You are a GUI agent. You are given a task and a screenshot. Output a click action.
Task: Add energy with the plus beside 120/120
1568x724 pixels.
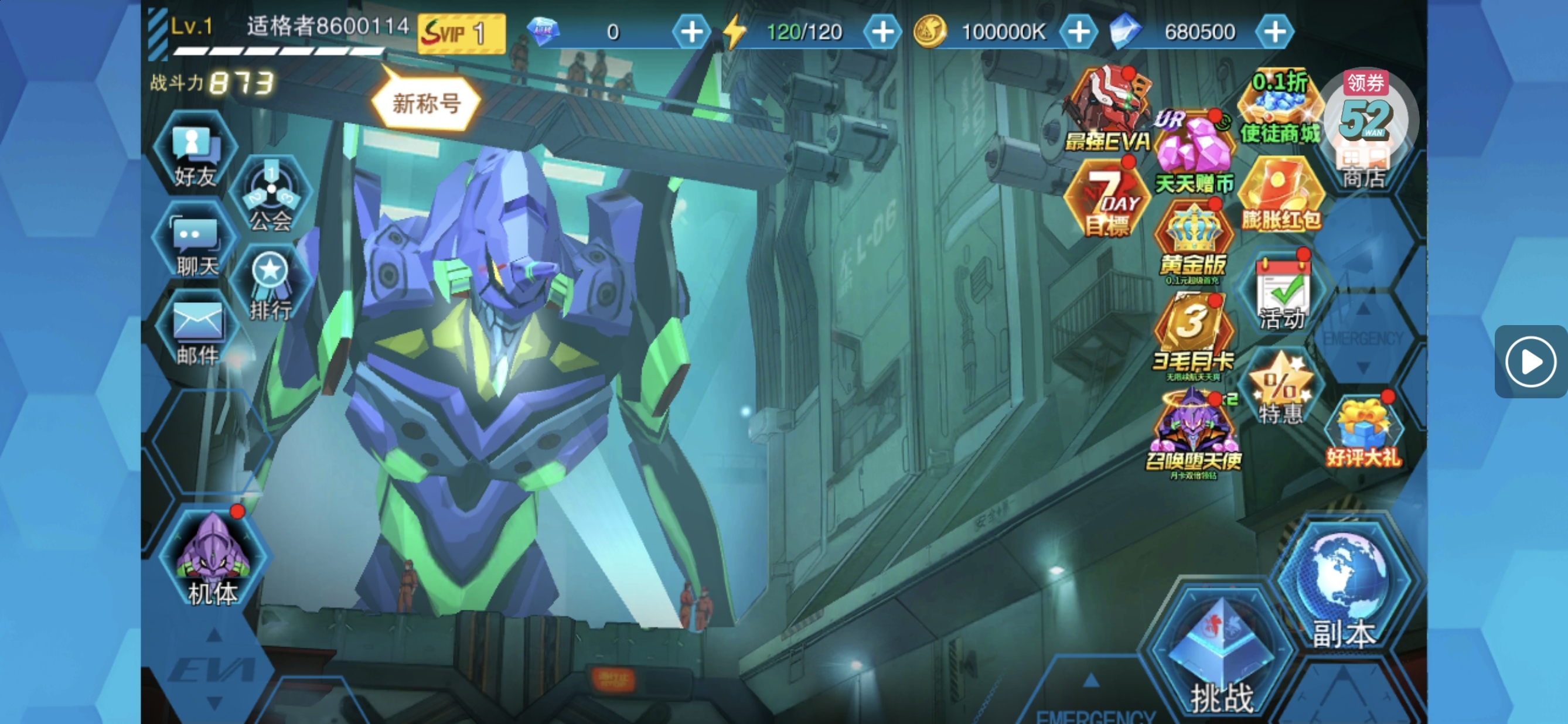click(x=882, y=32)
